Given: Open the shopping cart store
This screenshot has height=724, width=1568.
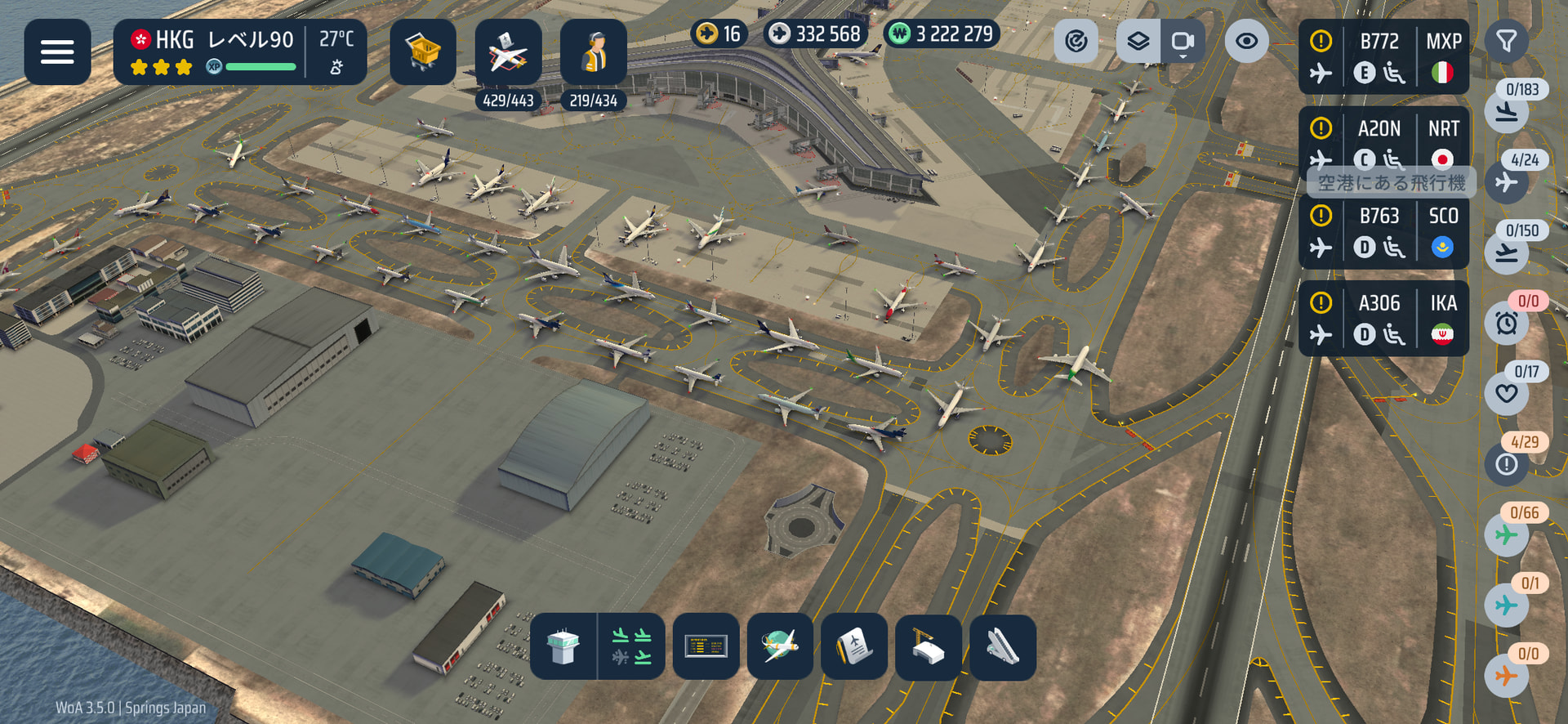Looking at the screenshot, I should (422, 51).
